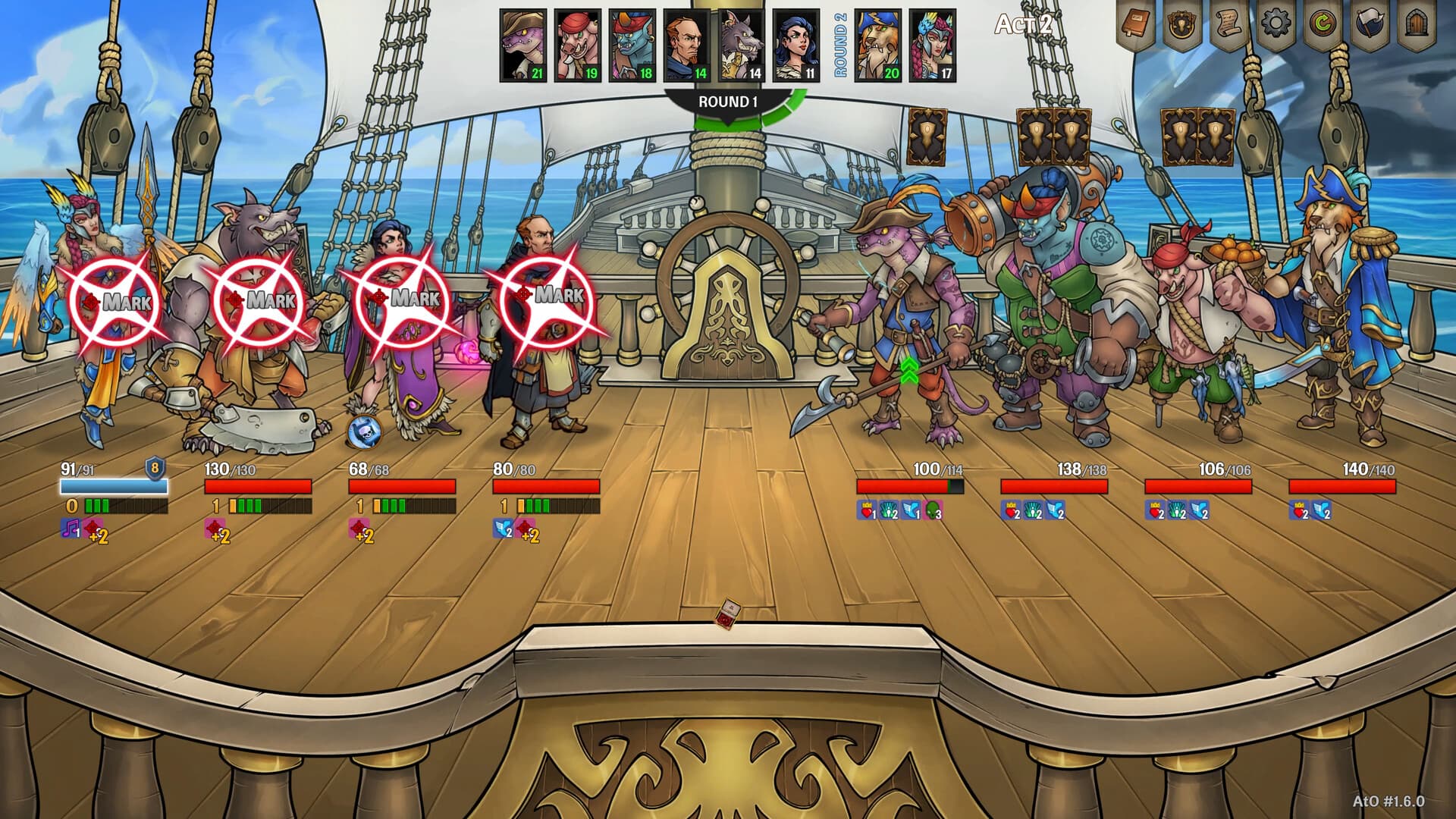Select the bald red-bearded man turn portrait
Image resolution: width=1456 pixels, height=819 pixels.
[x=687, y=45]
